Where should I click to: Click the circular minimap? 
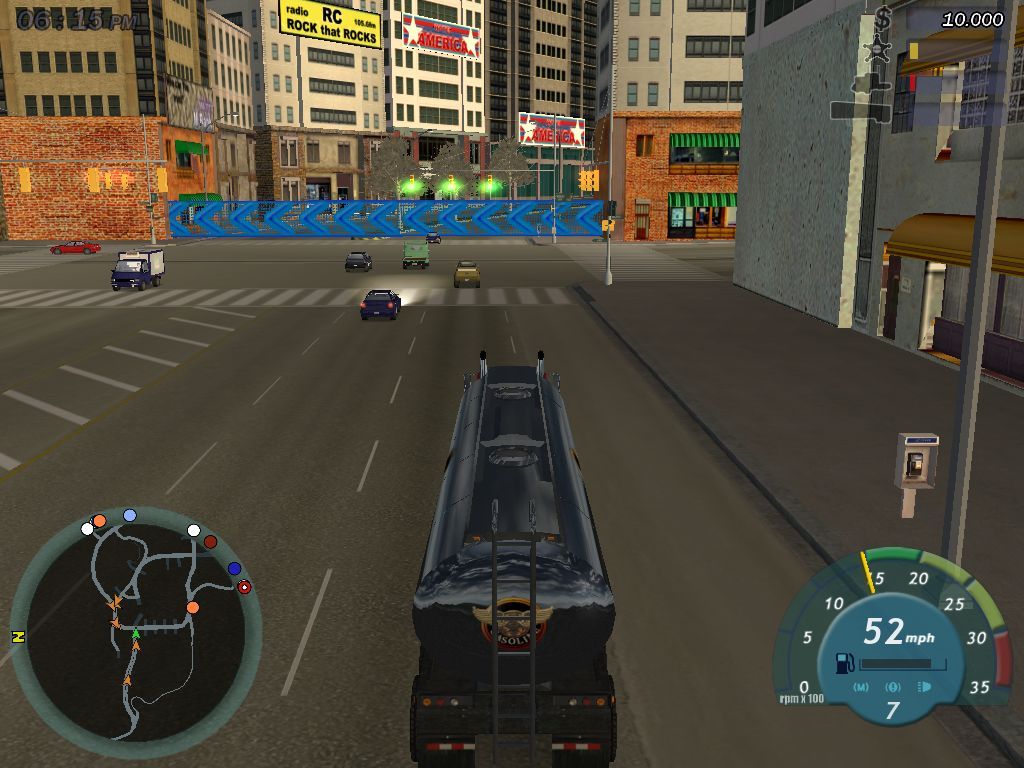pos(136,632)
